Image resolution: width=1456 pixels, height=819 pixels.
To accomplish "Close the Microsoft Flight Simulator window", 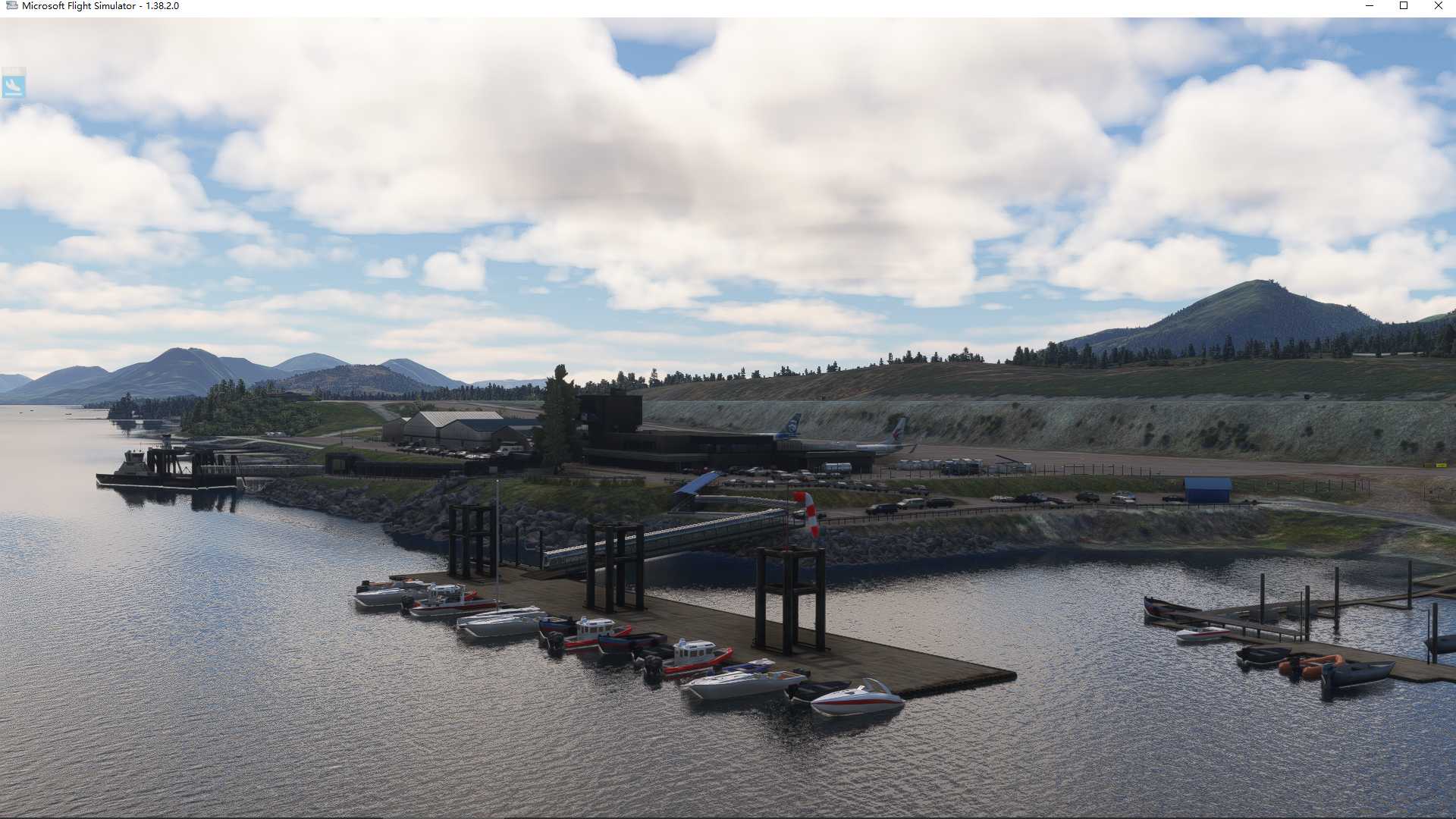I will tap(1439, 6).
